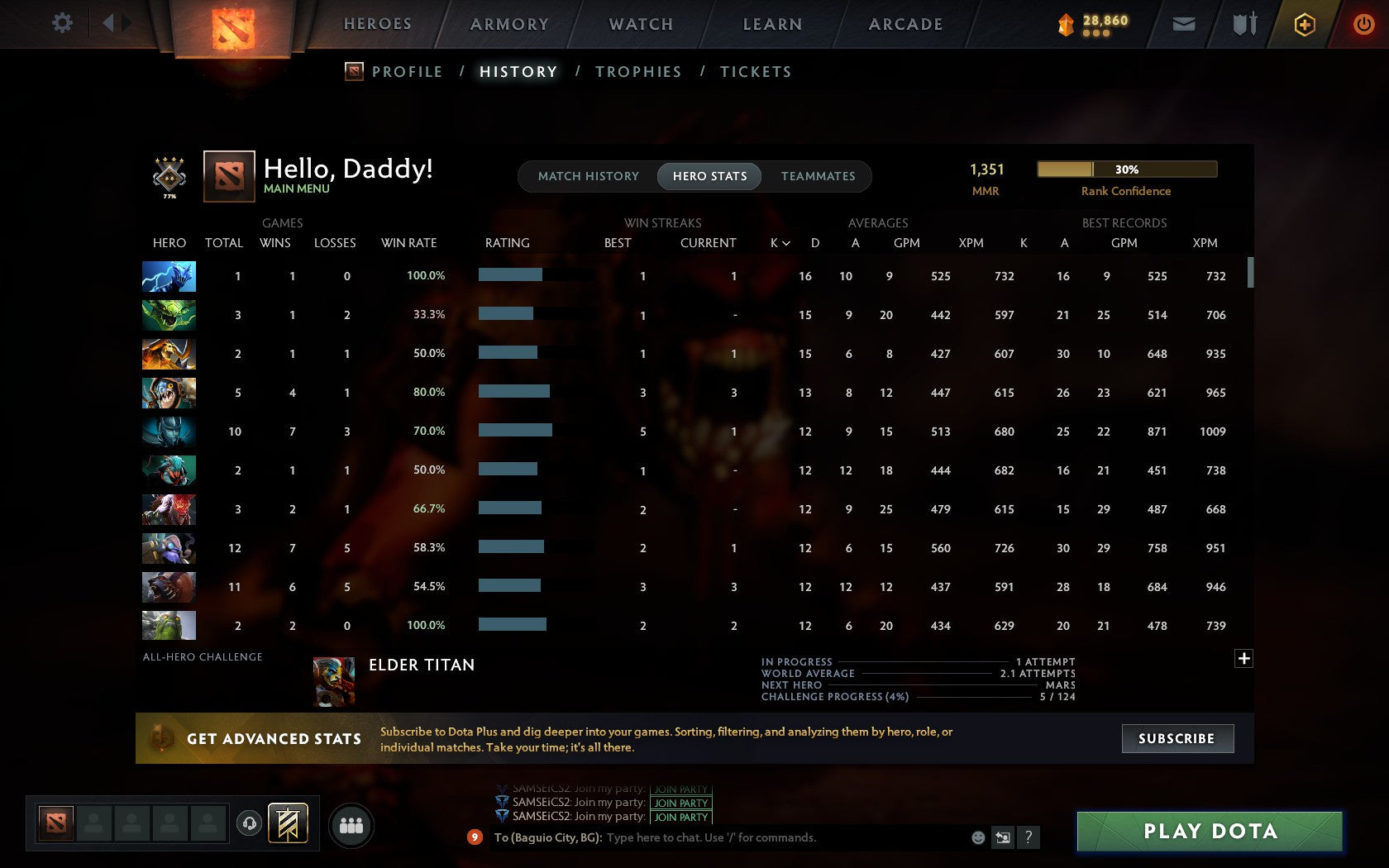1389x868 pixels.
Task: Open Dota Plus via the hexagon plus icon
Action: [1305, 24]
